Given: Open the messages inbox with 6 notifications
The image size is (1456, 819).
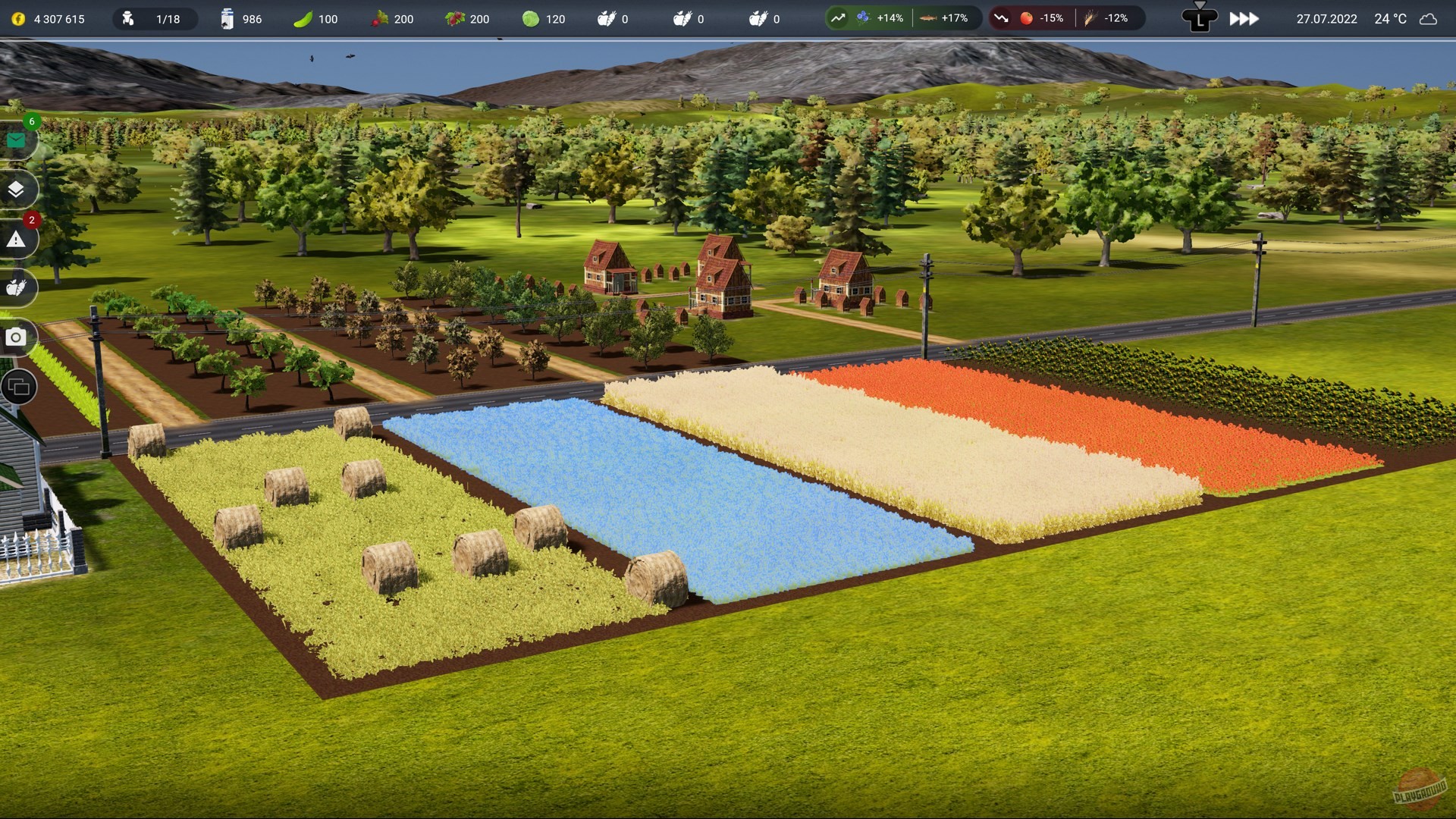Looking at the screenshot, I should tap(17, 140).
